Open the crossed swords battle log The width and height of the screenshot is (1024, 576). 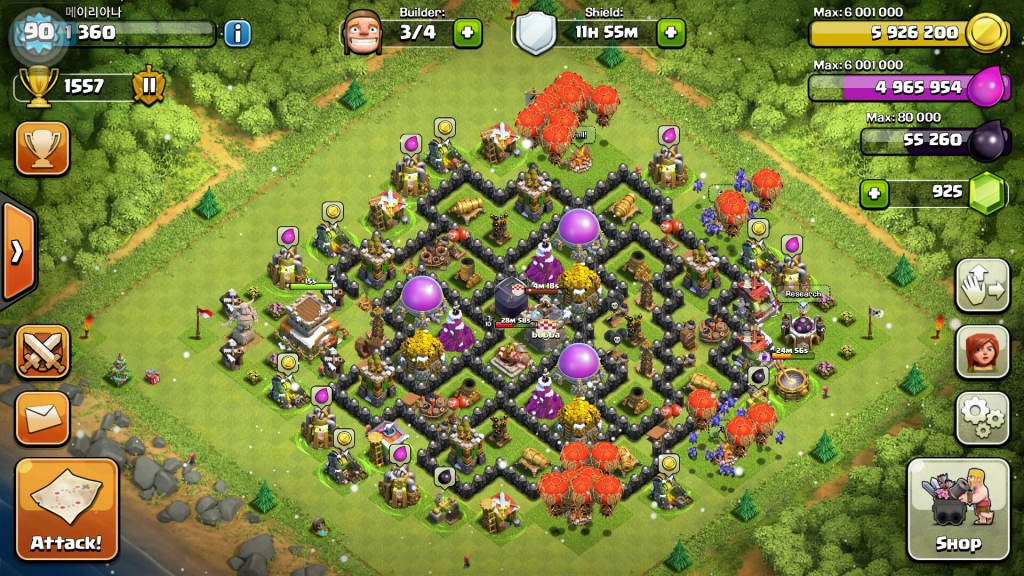coord(42,352)
